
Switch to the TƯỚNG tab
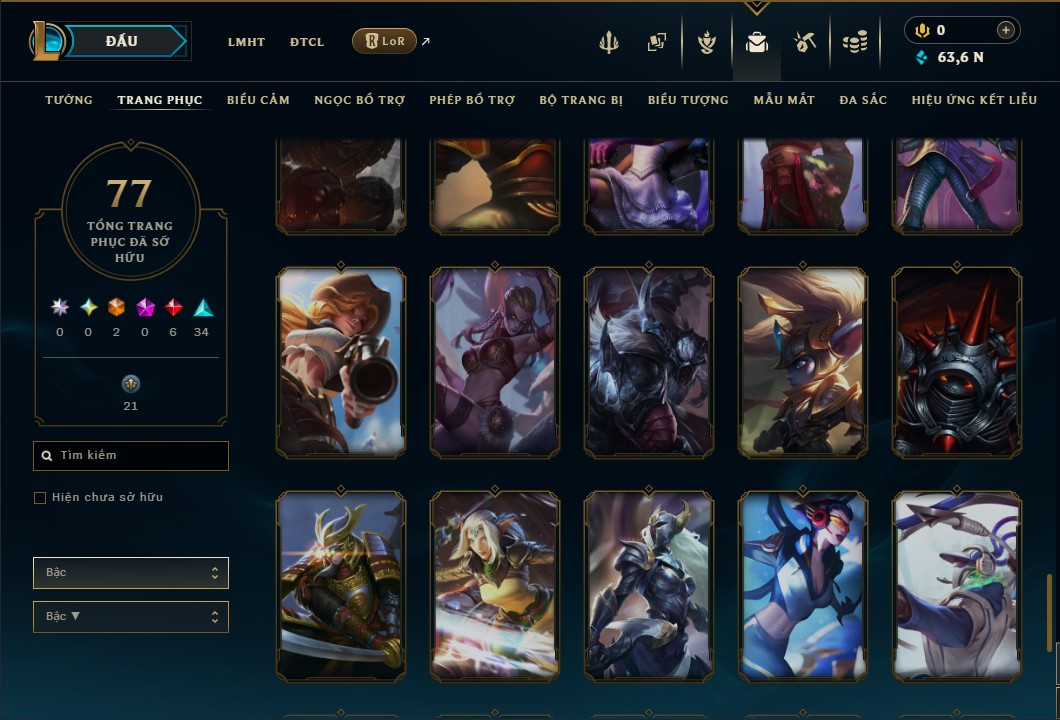point(69,100)
